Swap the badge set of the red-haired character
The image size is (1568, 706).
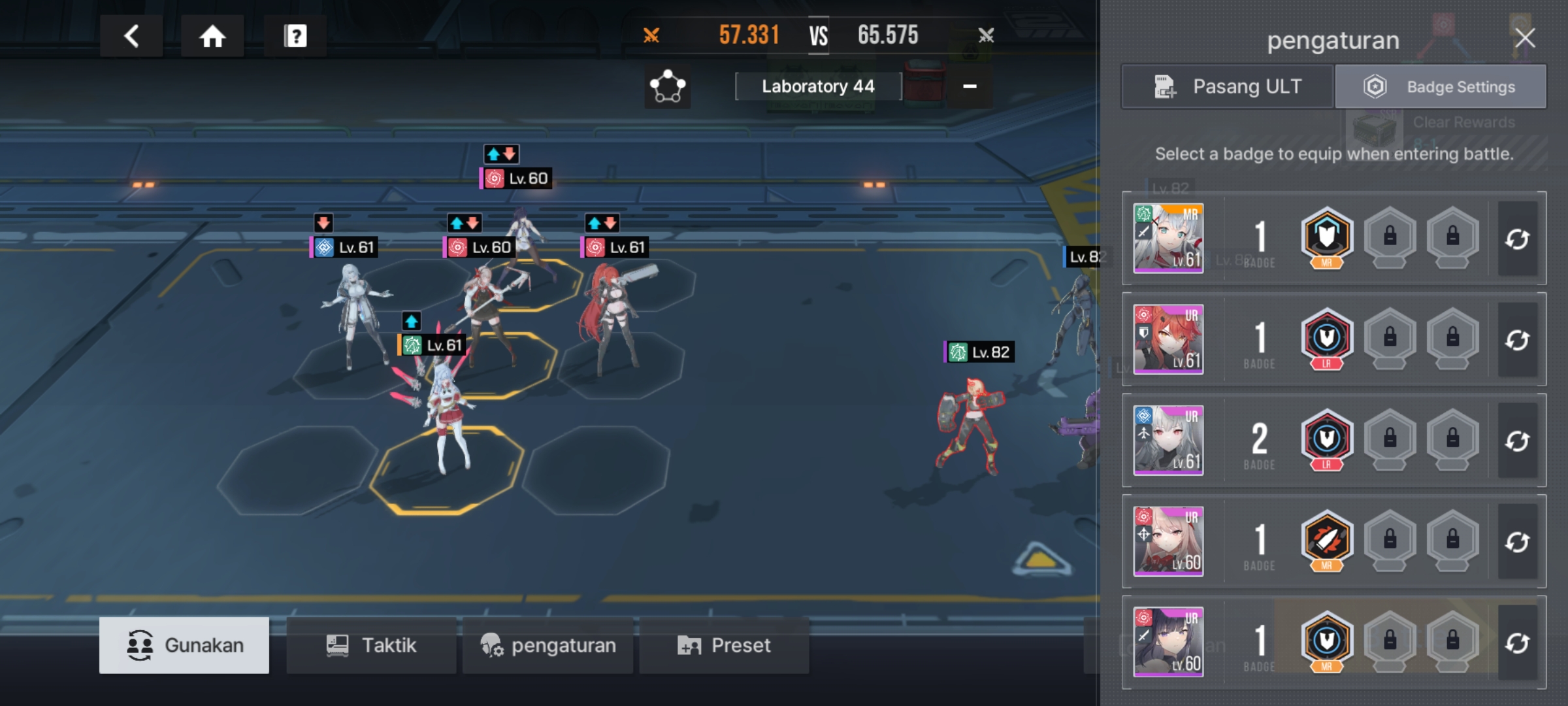click(x=1517, y=341)
